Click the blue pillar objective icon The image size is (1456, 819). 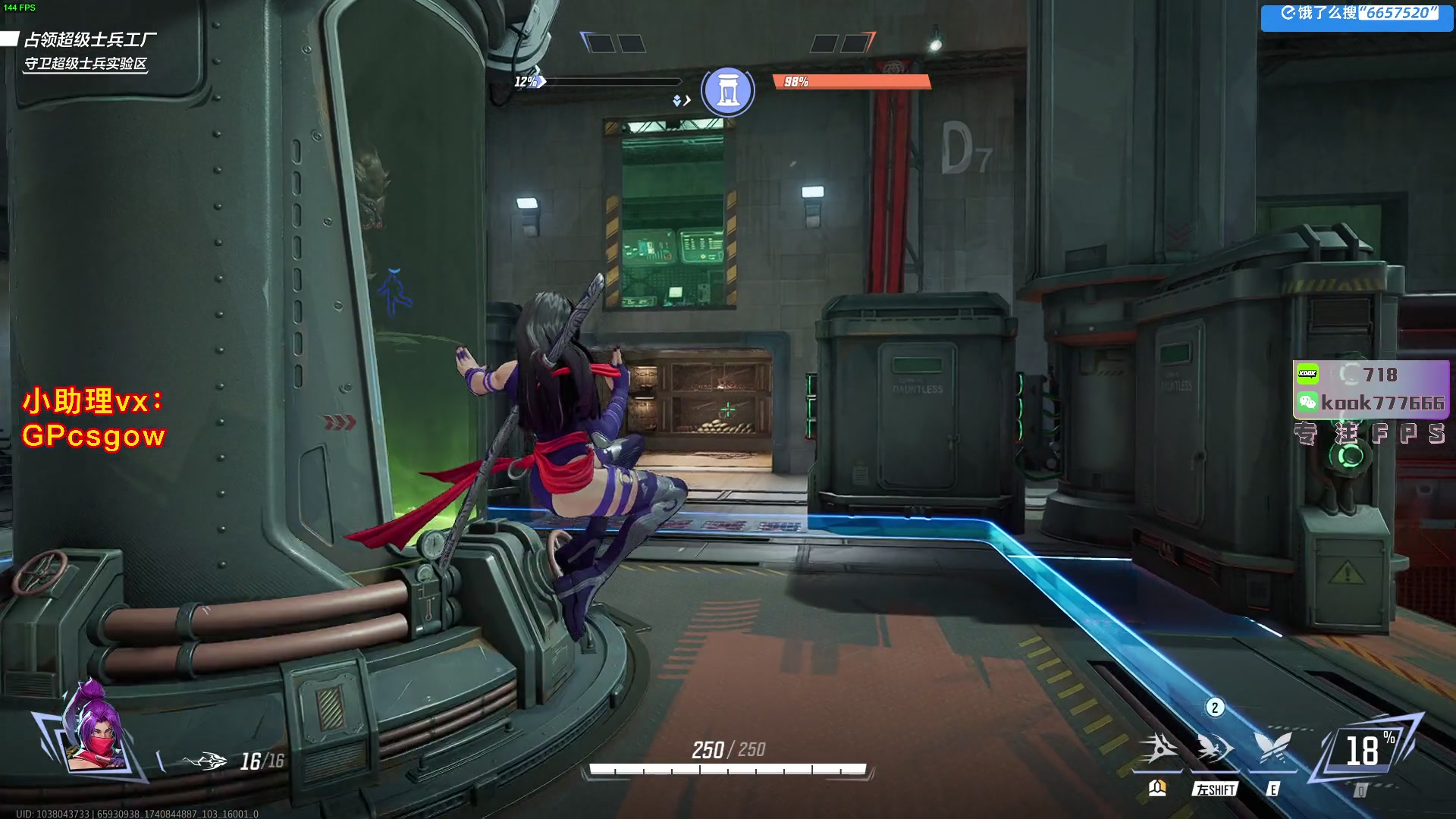[727, 91]
